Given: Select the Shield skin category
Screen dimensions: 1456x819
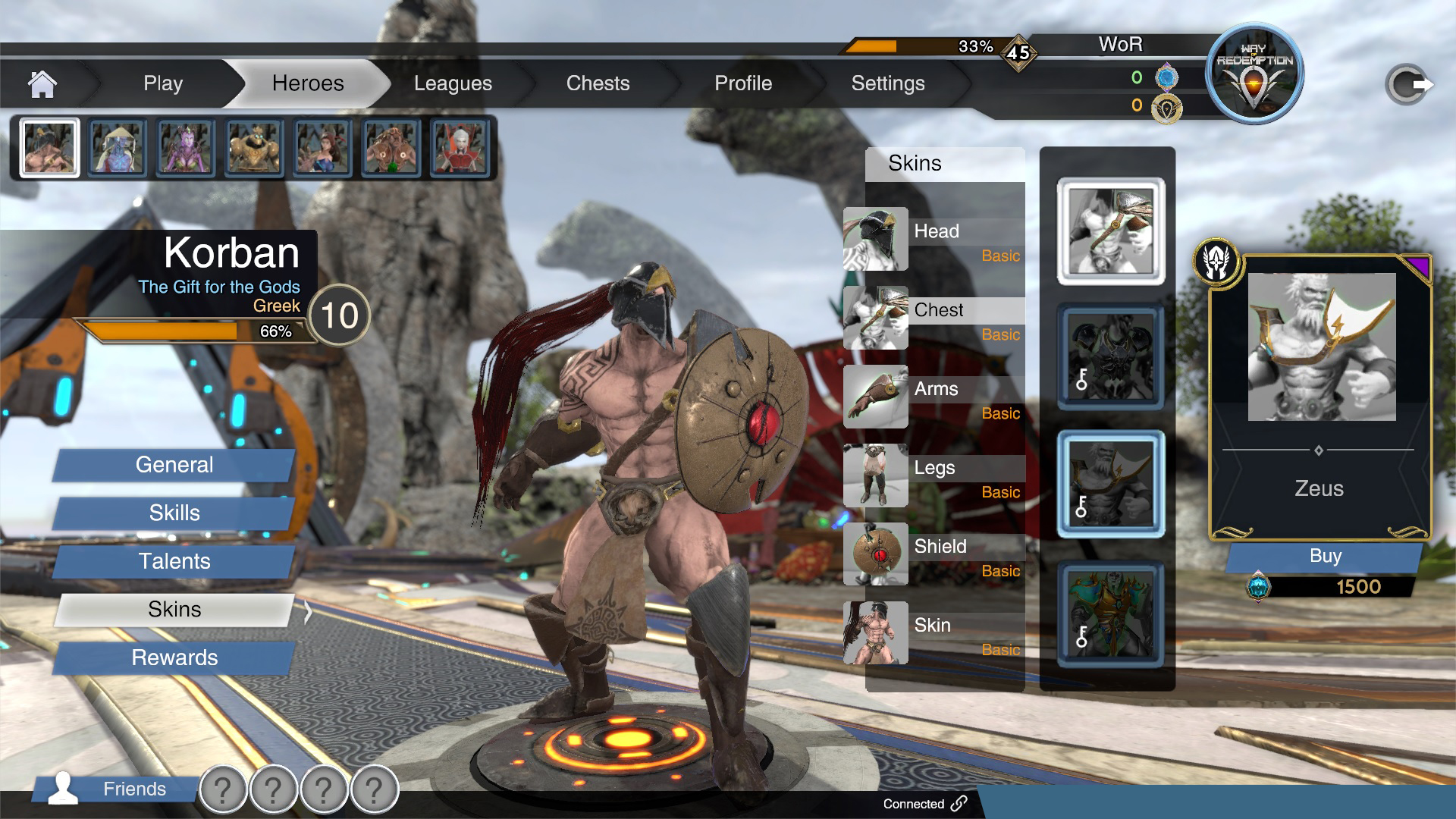Looking at the screenshot, I should coord(935,555).
